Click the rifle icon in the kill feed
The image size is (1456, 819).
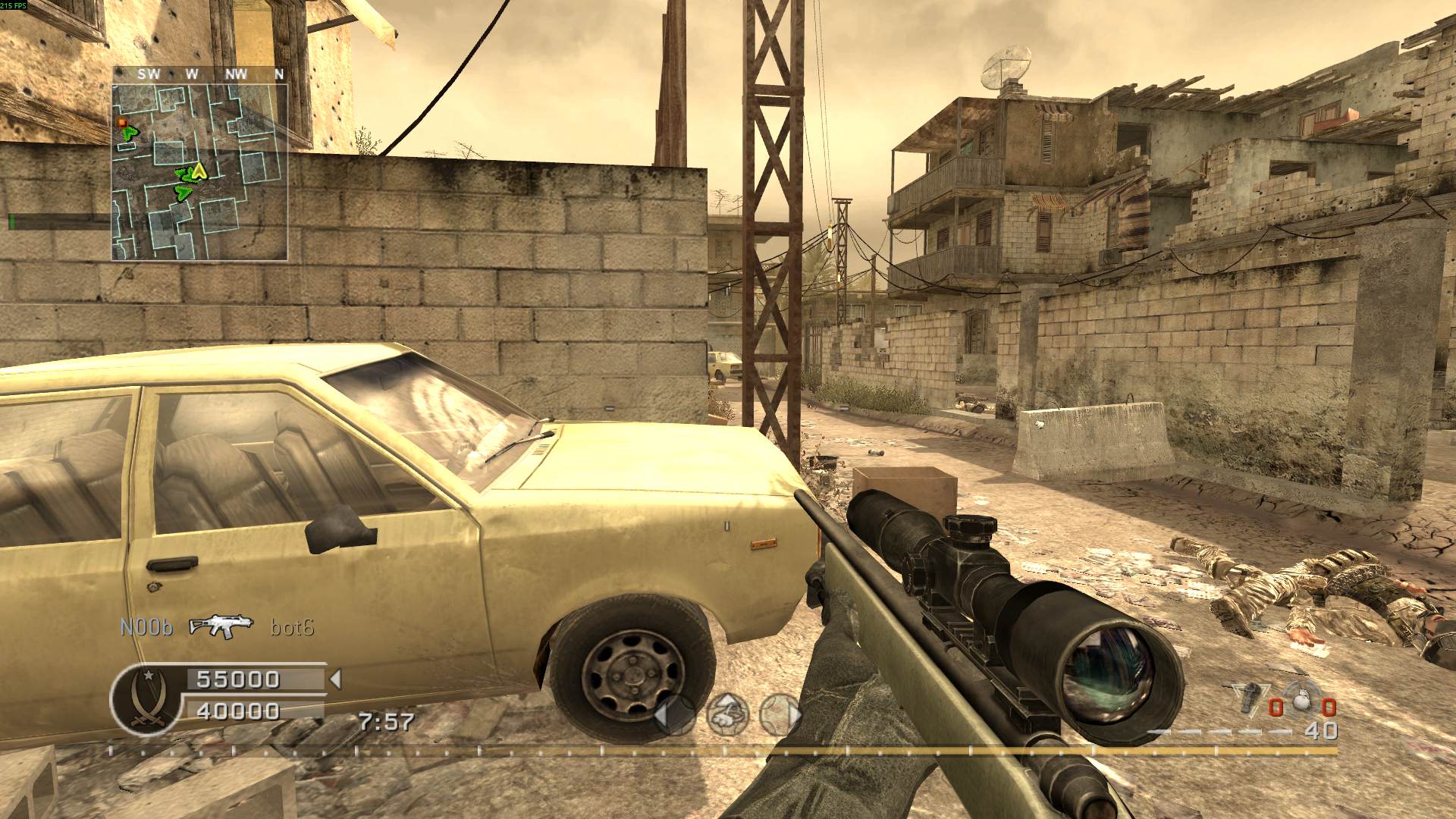(221, 626)
